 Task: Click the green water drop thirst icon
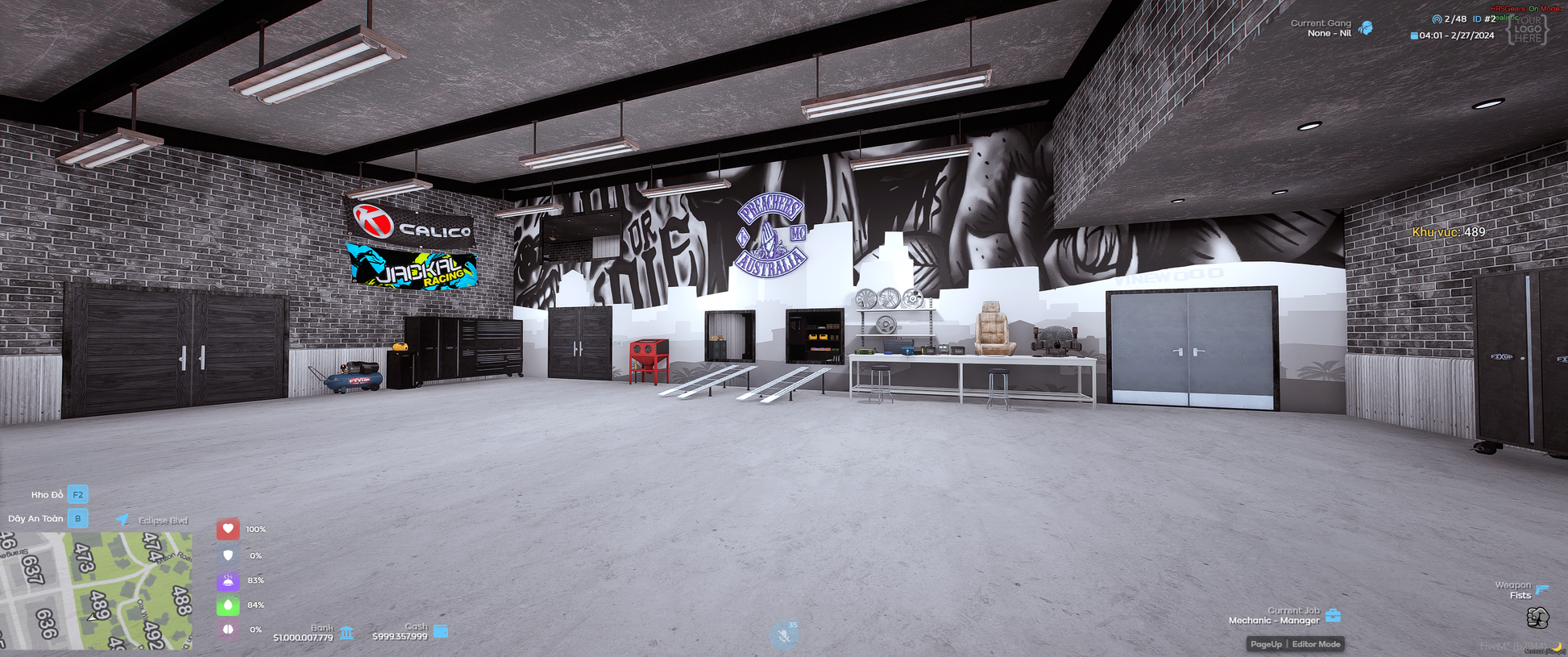[x=228, y=605]
